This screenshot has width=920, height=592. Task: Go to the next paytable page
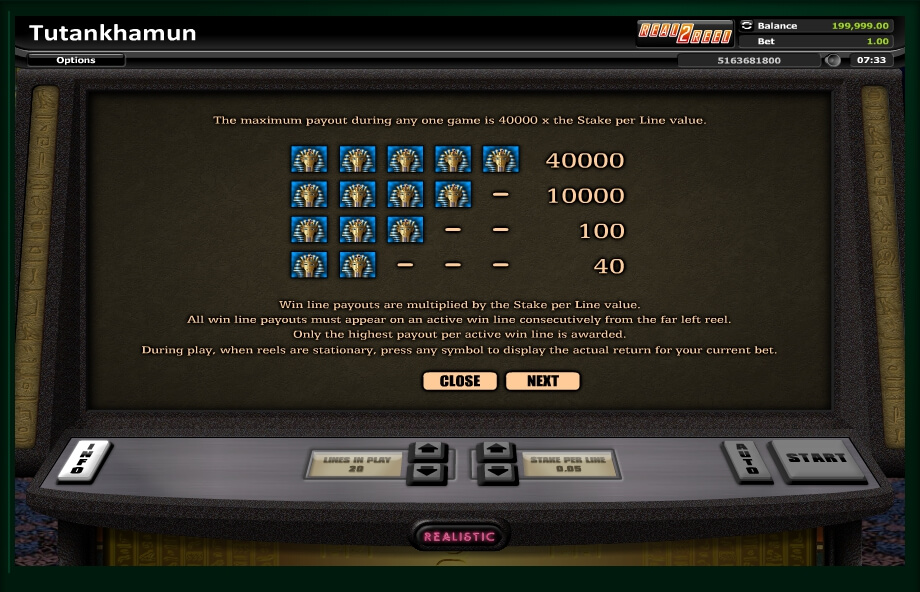[543, 381]
